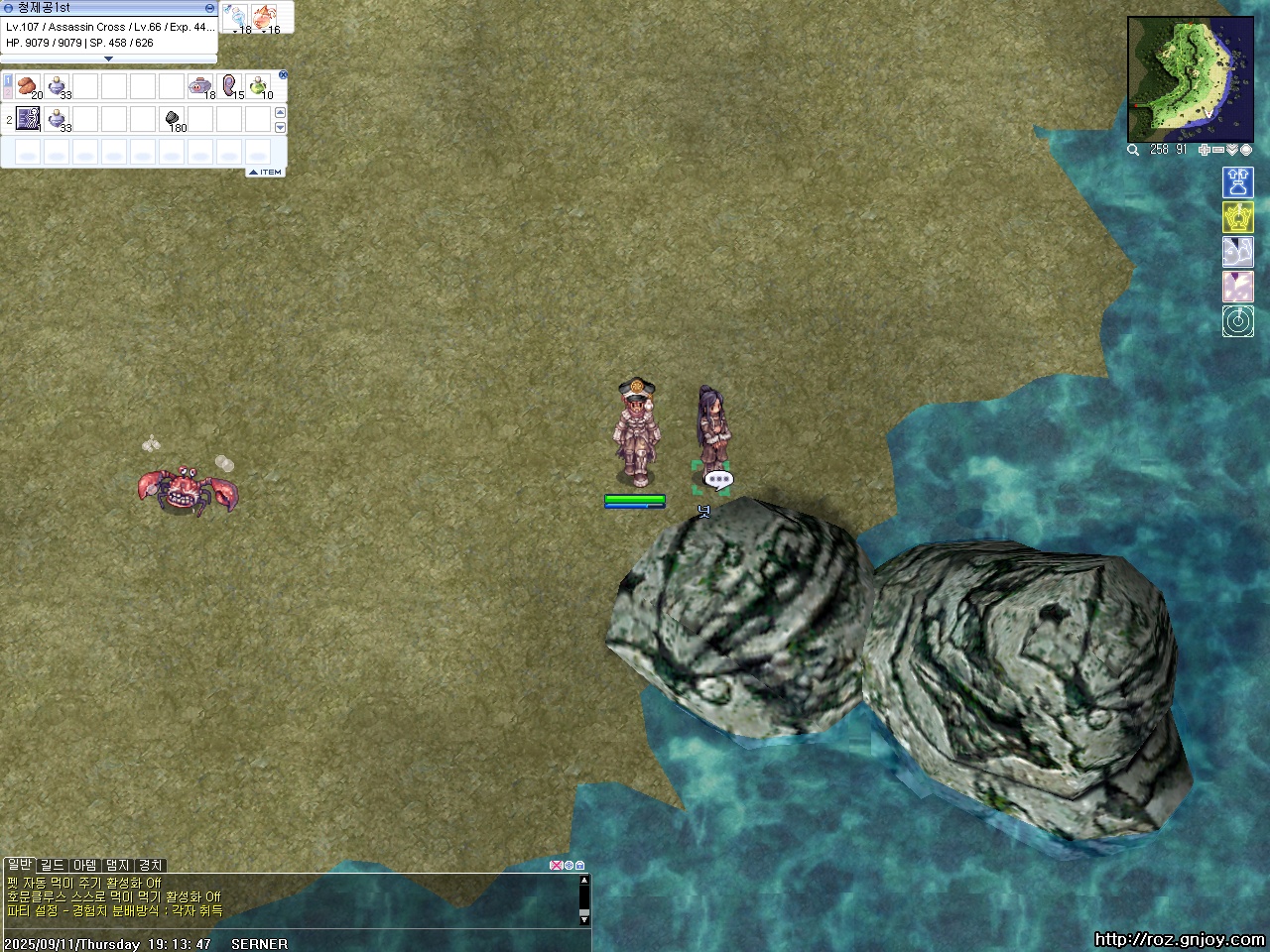The height and width of the screenshot is (952, 1270).
Task: Select the dark stone item with count 180
Action: (172, 119)
